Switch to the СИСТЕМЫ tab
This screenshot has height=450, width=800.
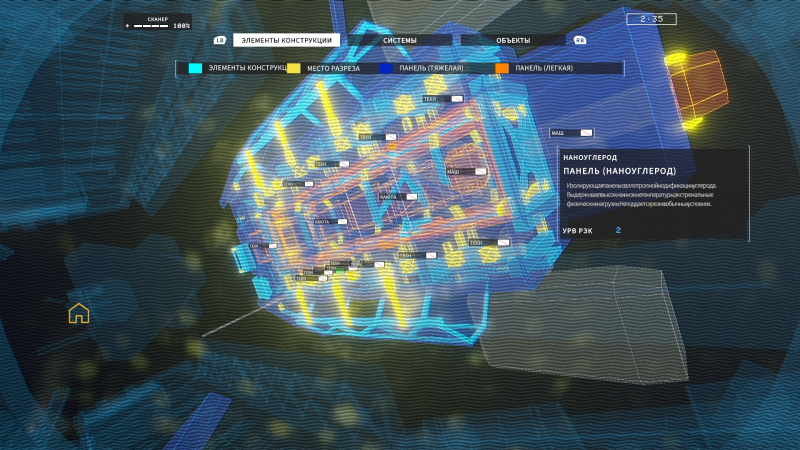click(400, 40)
